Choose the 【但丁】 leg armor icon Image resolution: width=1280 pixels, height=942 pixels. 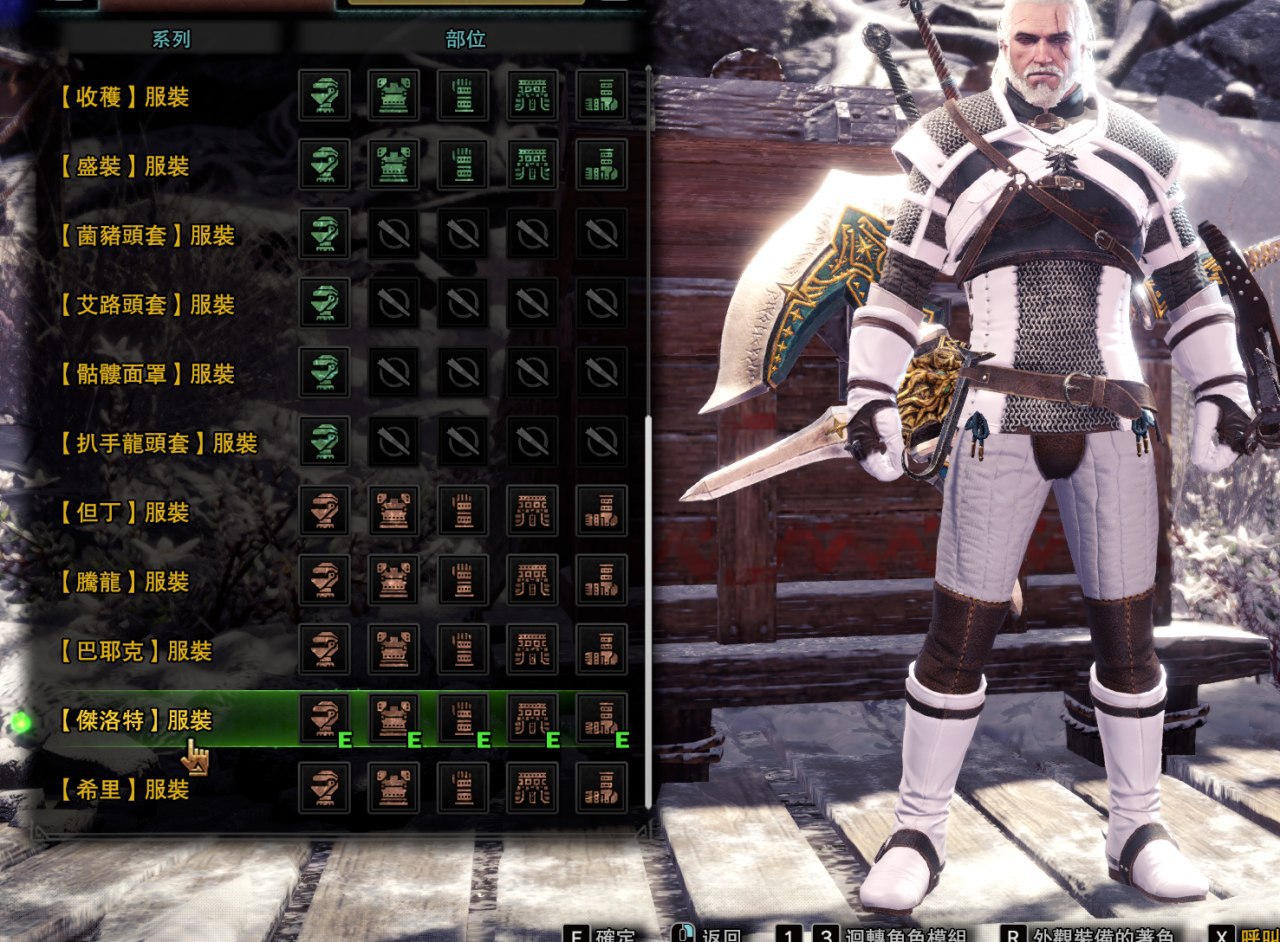[x=602, y=511]
